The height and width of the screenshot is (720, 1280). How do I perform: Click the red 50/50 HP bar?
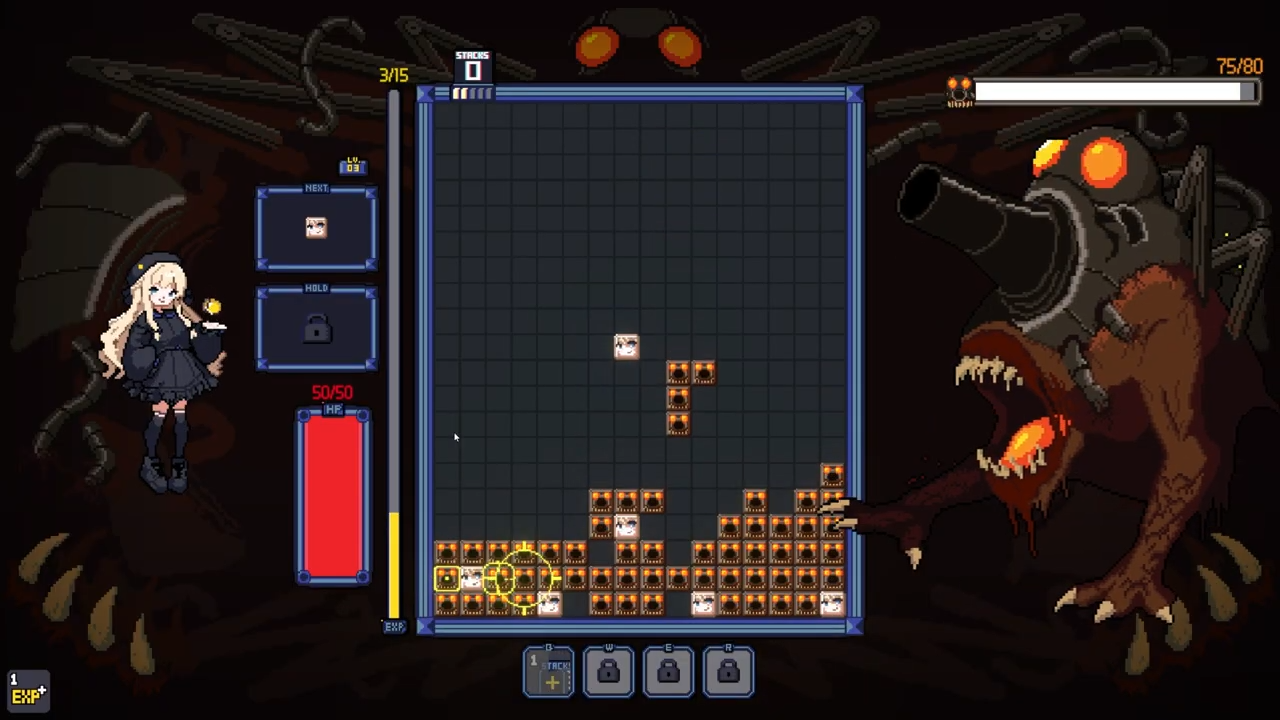(x=333, y=495)
